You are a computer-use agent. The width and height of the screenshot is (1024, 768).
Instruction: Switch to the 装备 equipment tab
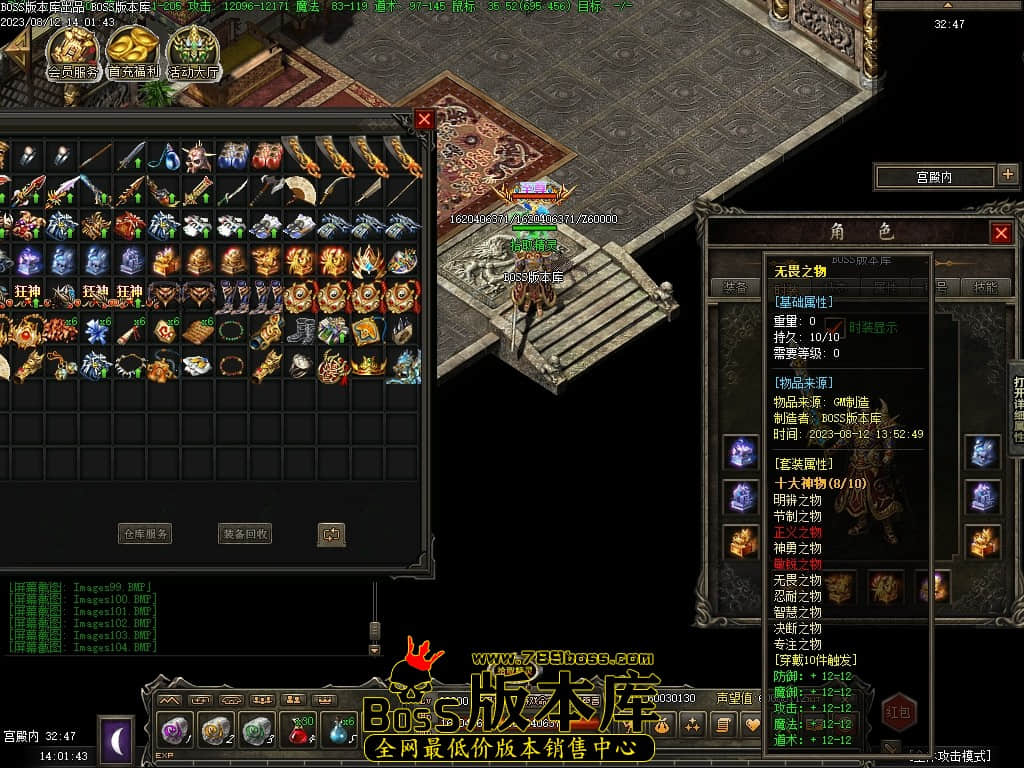(735, 287)
